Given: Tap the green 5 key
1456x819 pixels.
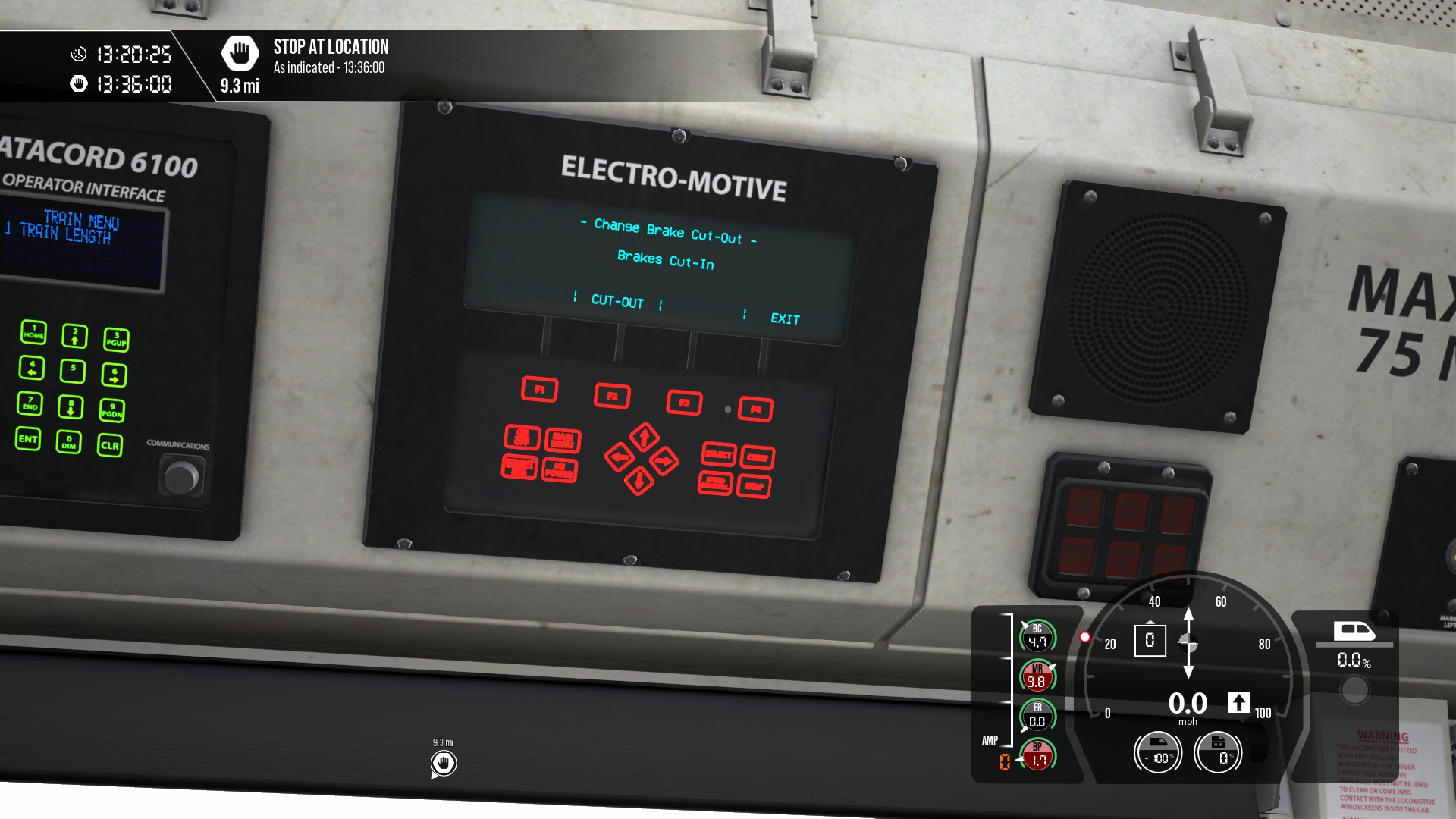Looking at the screenshot, I should (73, 372).
